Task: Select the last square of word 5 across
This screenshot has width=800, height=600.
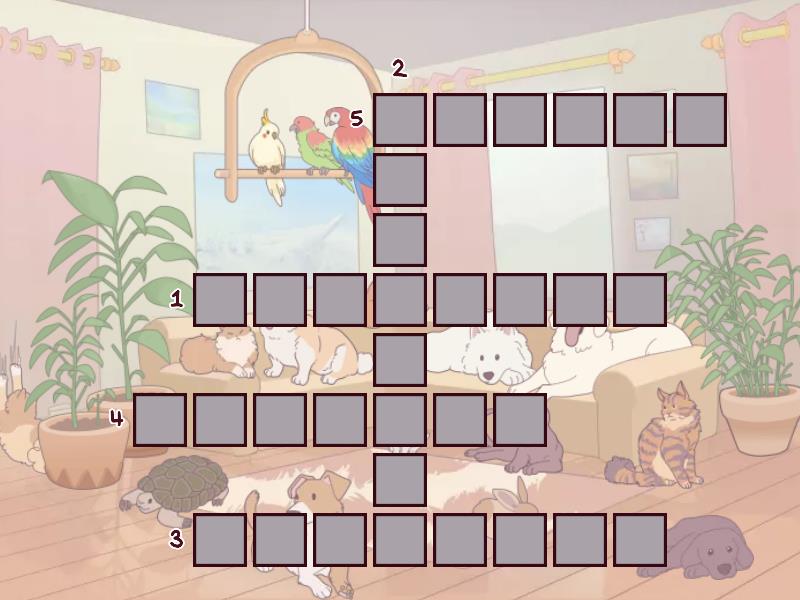Action: (x=700, y=120)
